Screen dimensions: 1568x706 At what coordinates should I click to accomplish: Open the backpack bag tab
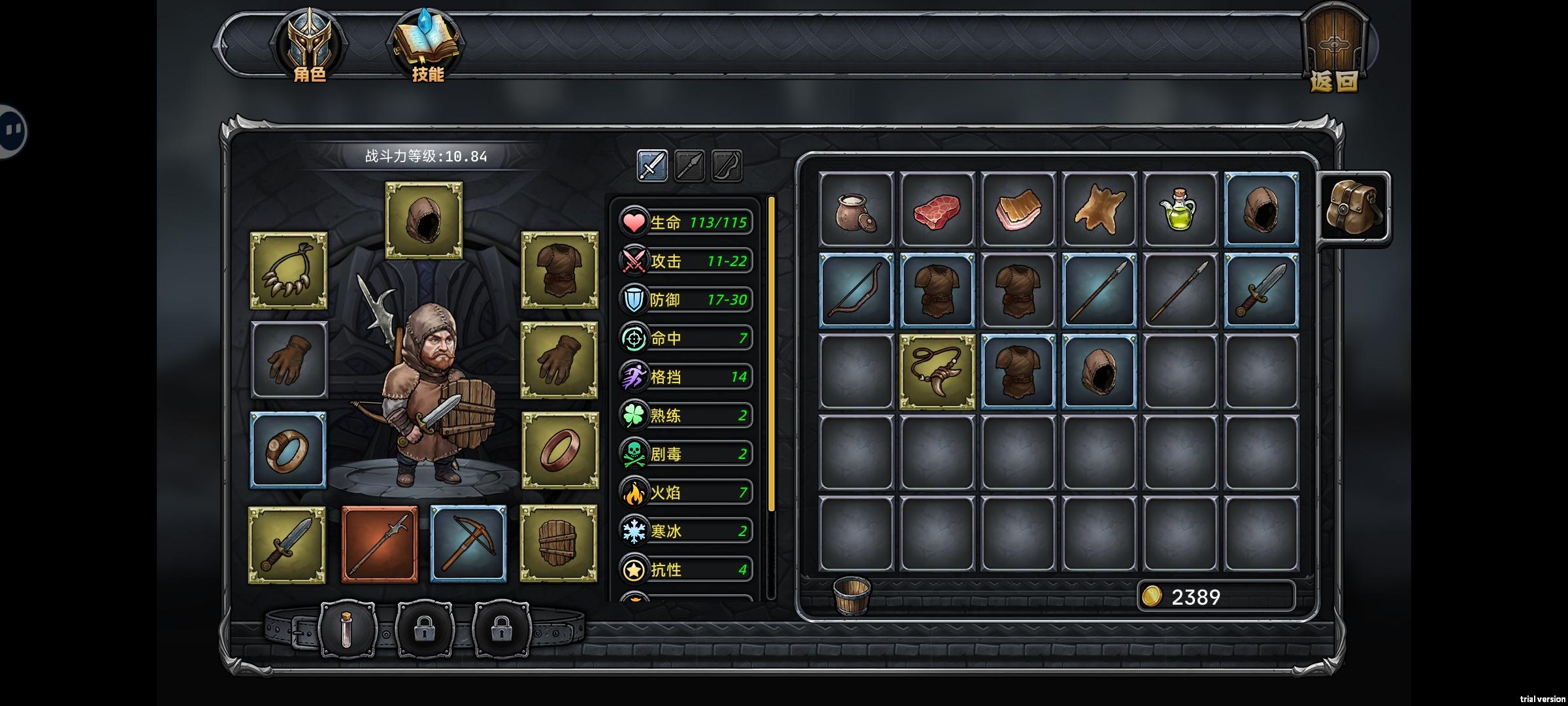(x=1352, y=208)
